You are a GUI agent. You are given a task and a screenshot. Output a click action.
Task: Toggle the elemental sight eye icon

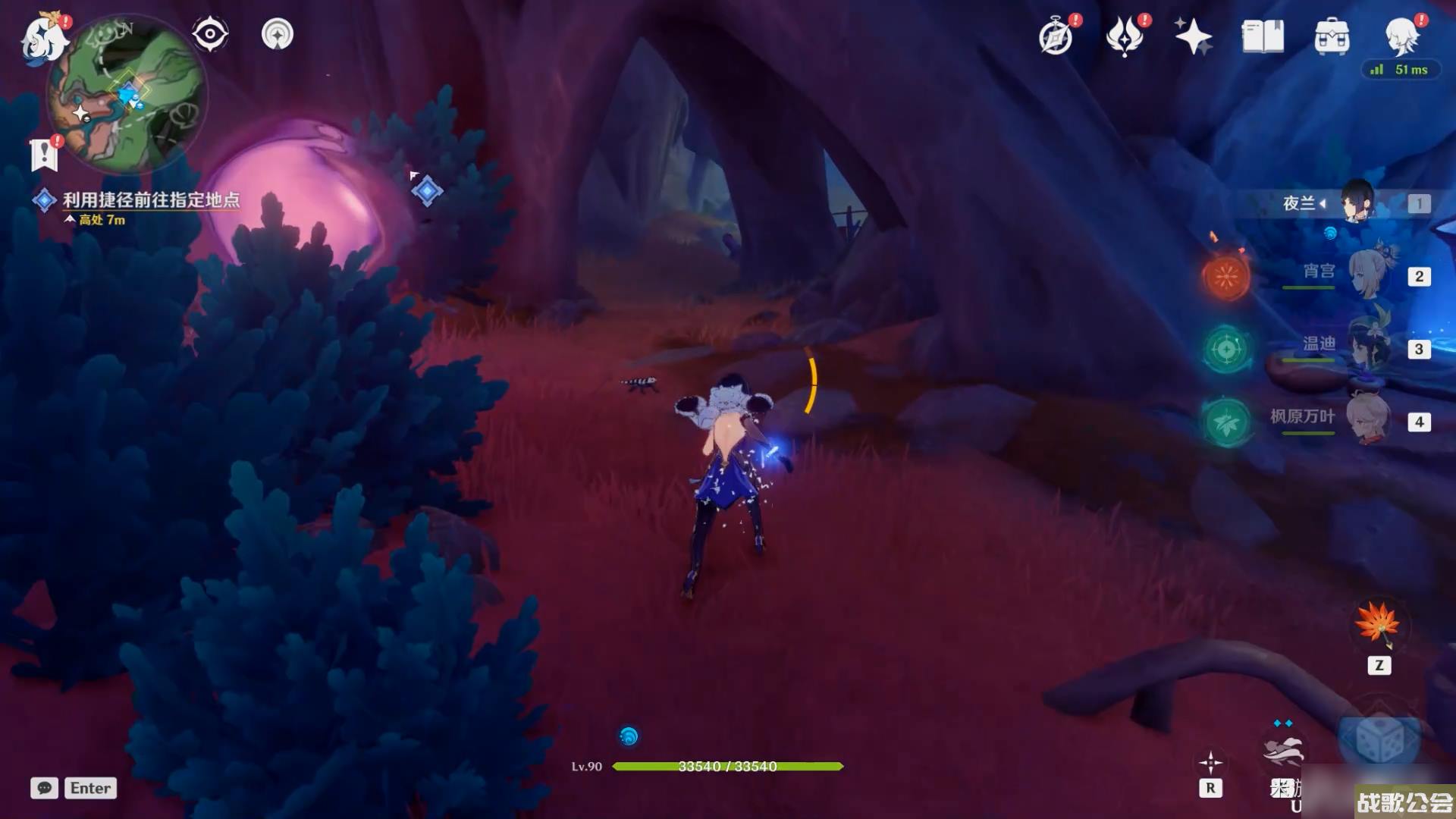[210, 34]
